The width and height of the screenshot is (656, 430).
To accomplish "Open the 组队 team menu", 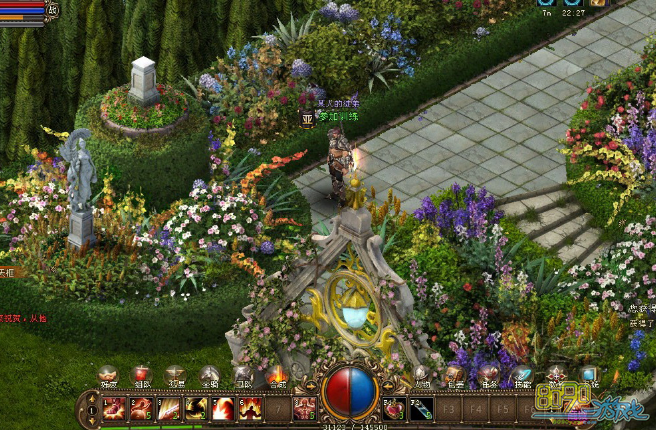I will click(142, 376).
